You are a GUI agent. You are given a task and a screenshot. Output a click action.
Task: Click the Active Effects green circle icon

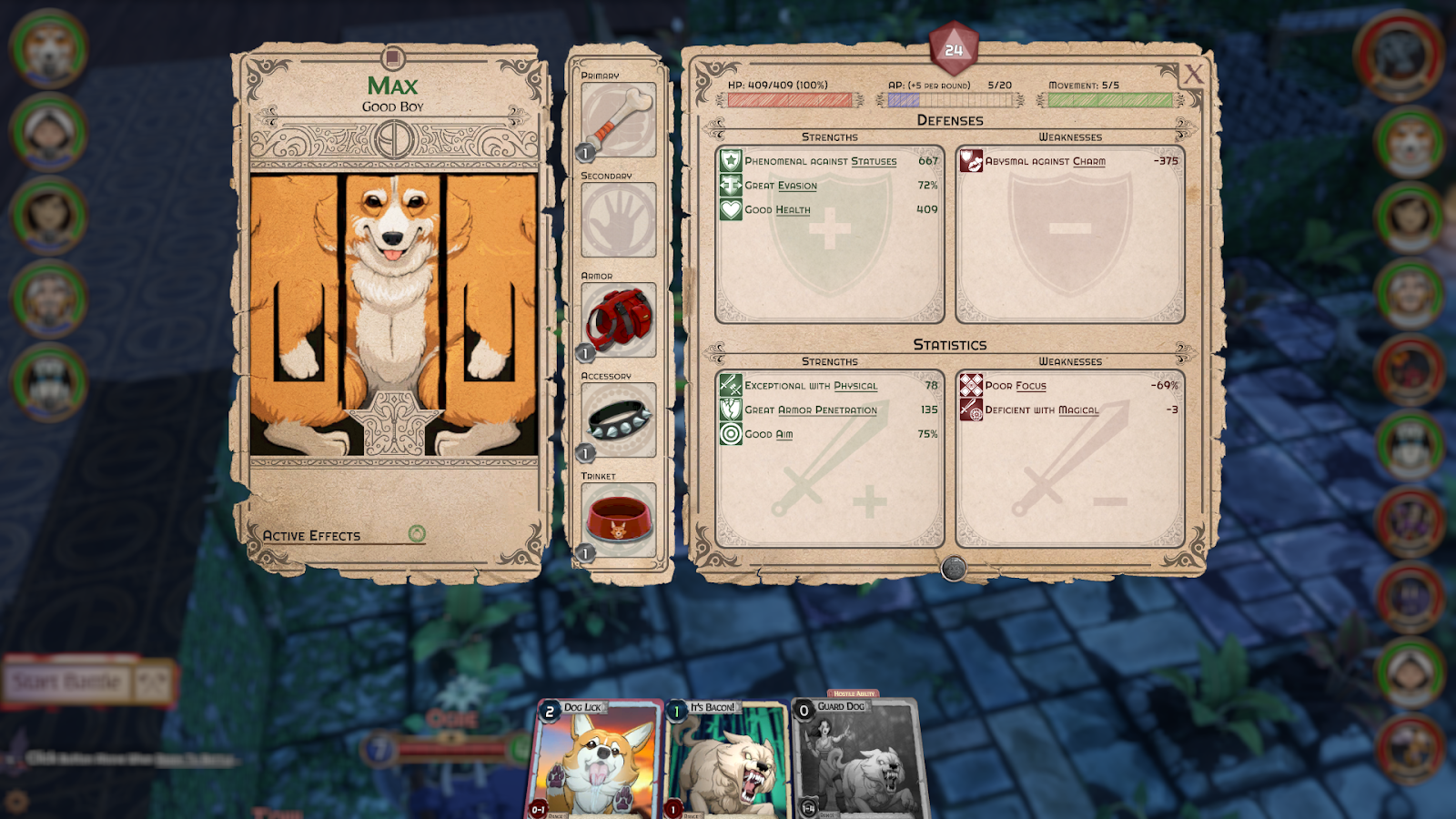tap(417, 534)
